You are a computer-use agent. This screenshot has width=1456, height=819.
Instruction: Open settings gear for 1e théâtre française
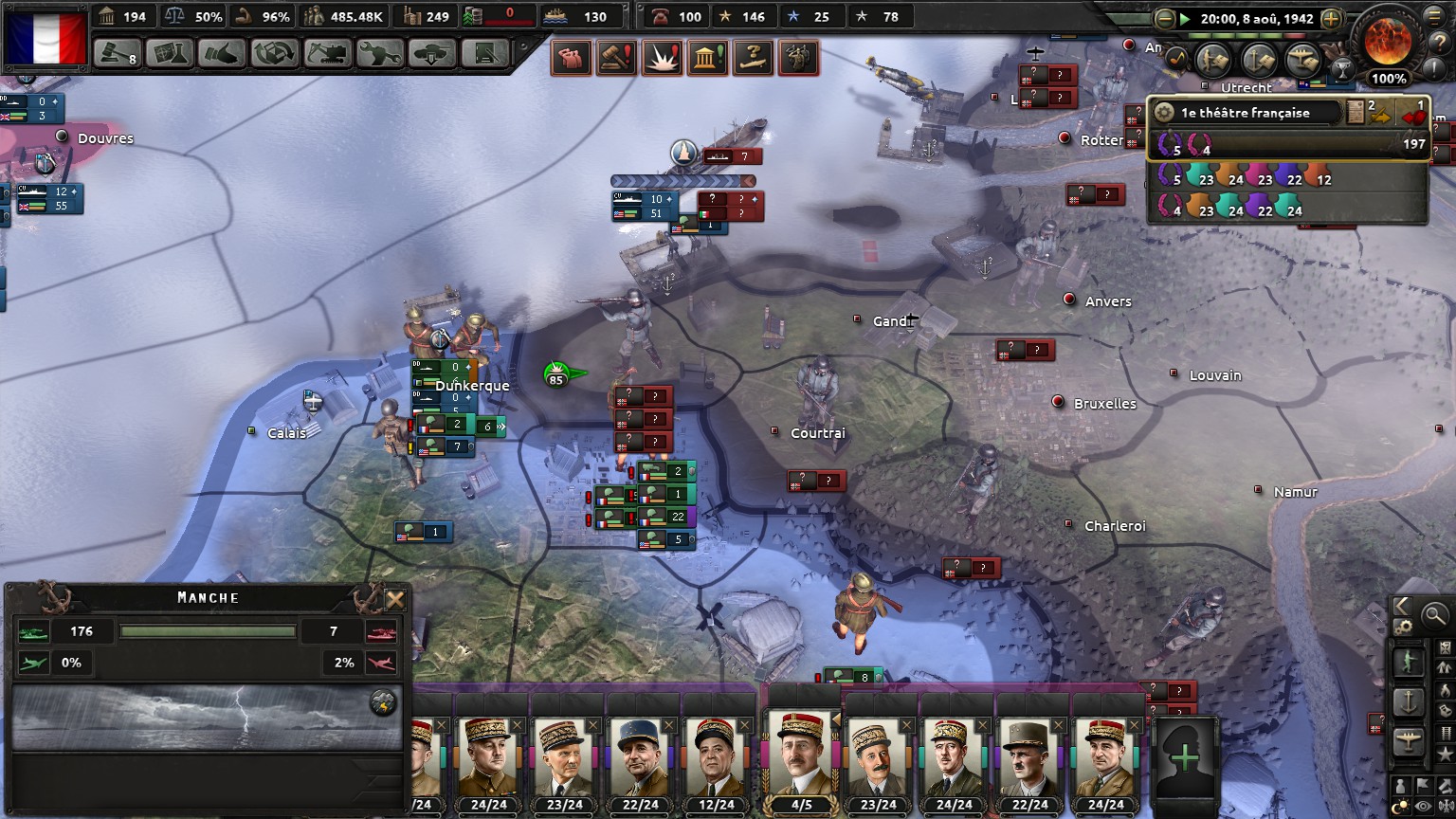click(x=1164, y=113)
